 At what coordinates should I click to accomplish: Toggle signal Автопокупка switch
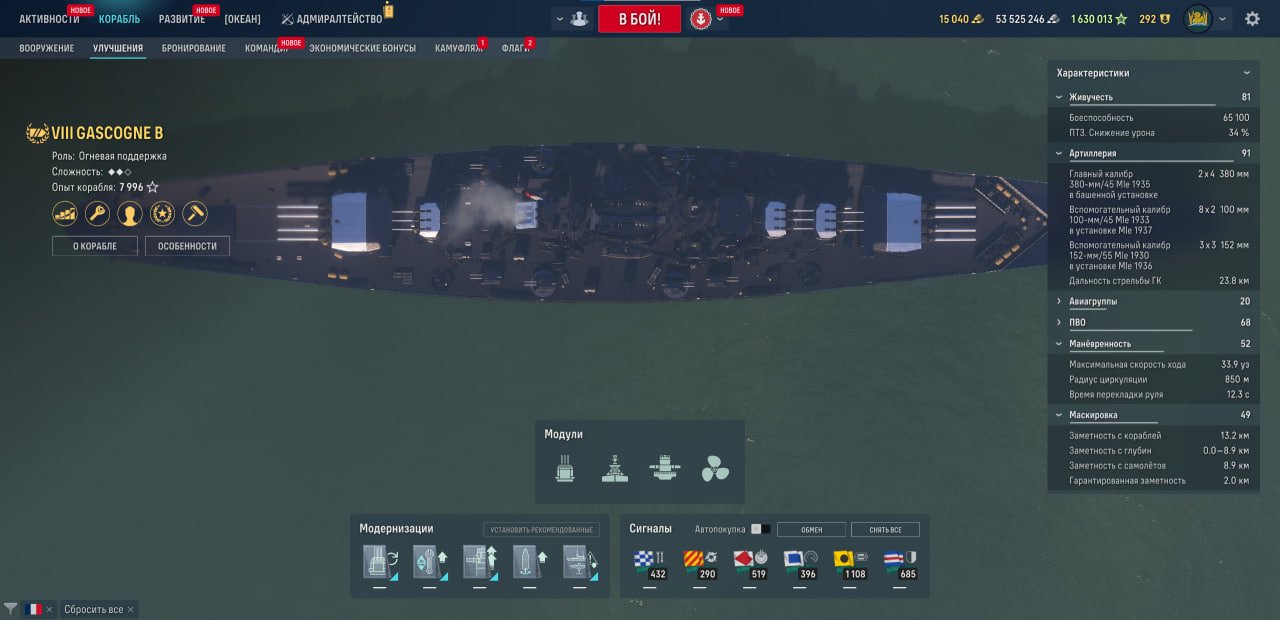760,529
